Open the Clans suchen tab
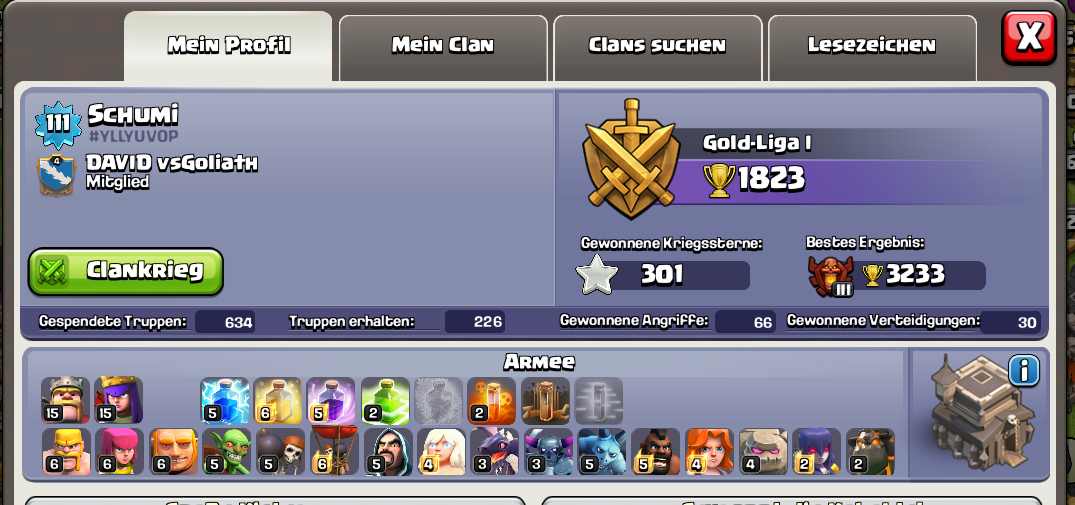Screen dimensions: 1075x505 [657, 45]
